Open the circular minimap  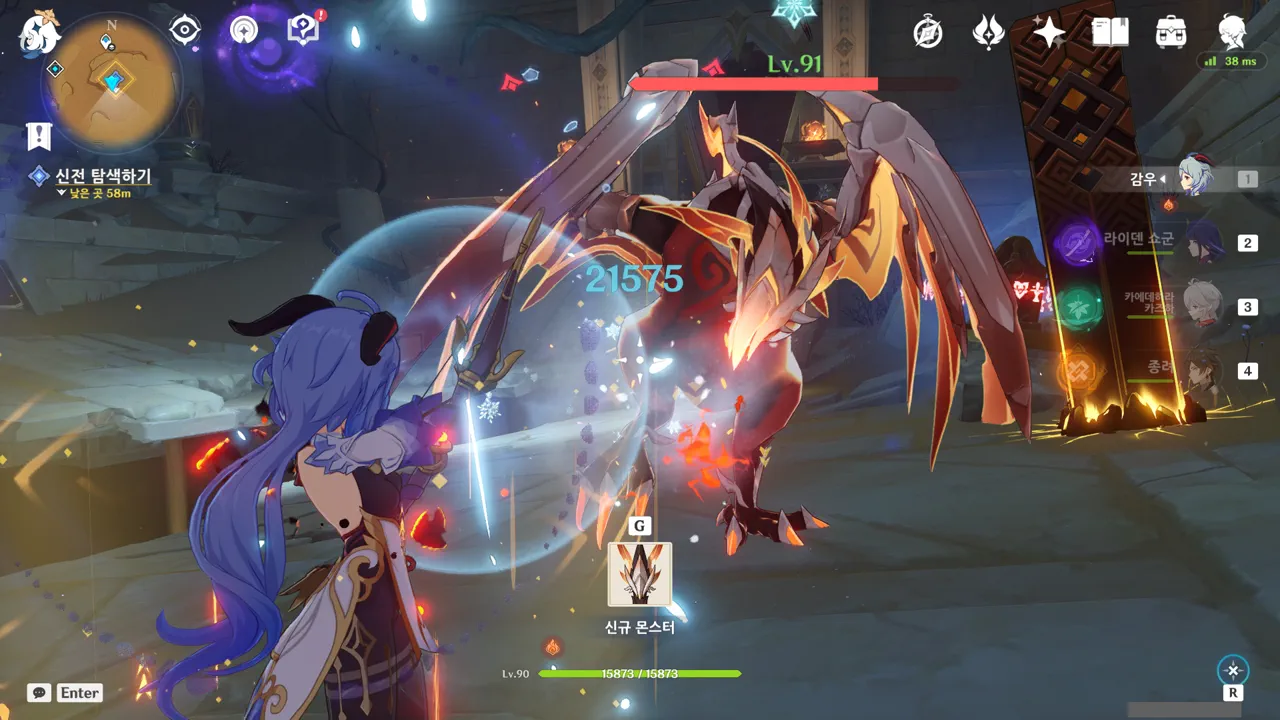point(112,82)
